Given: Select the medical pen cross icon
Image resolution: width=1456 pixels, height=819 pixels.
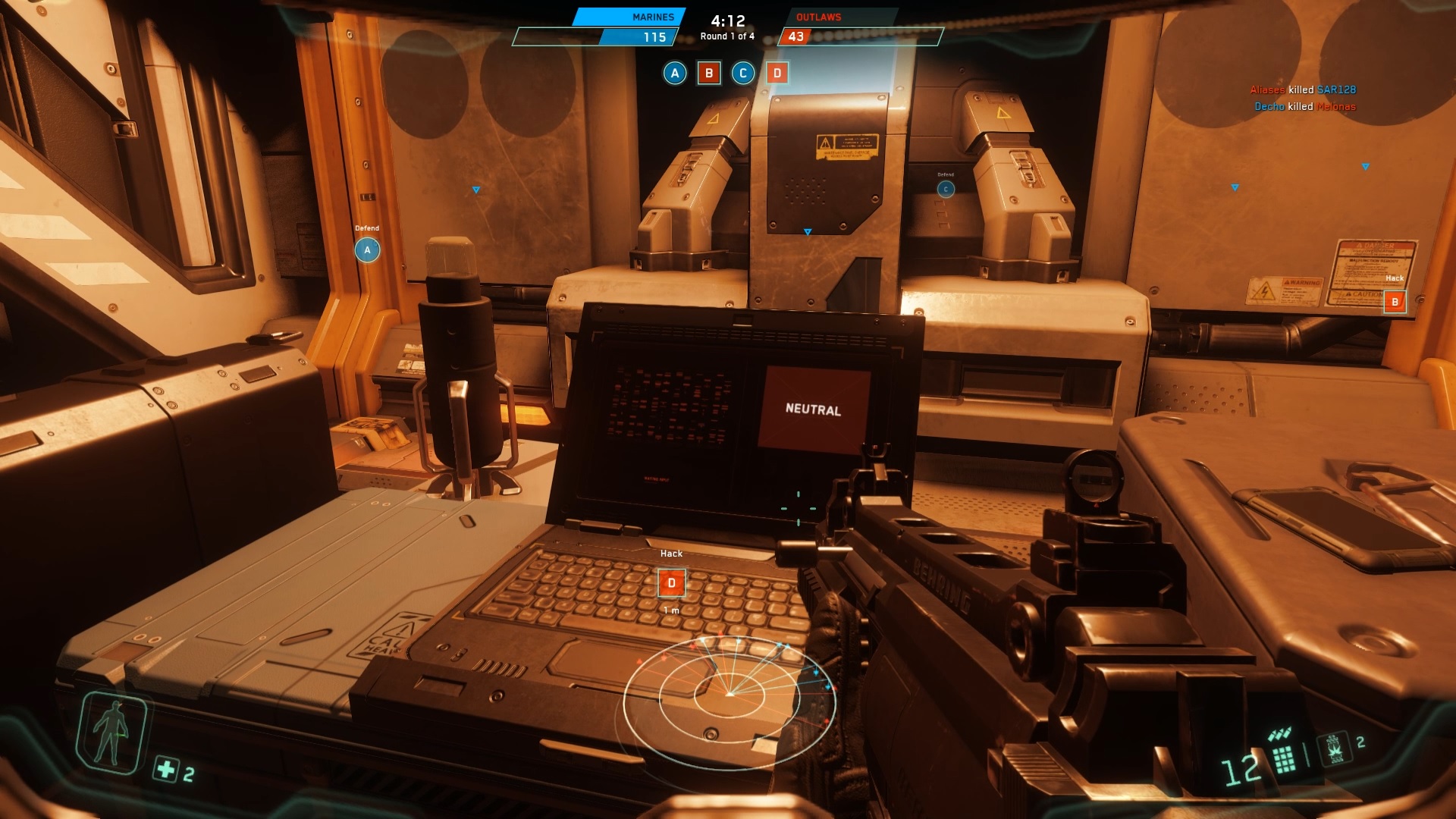Looking at the screenshot, I should coord(165,769).
